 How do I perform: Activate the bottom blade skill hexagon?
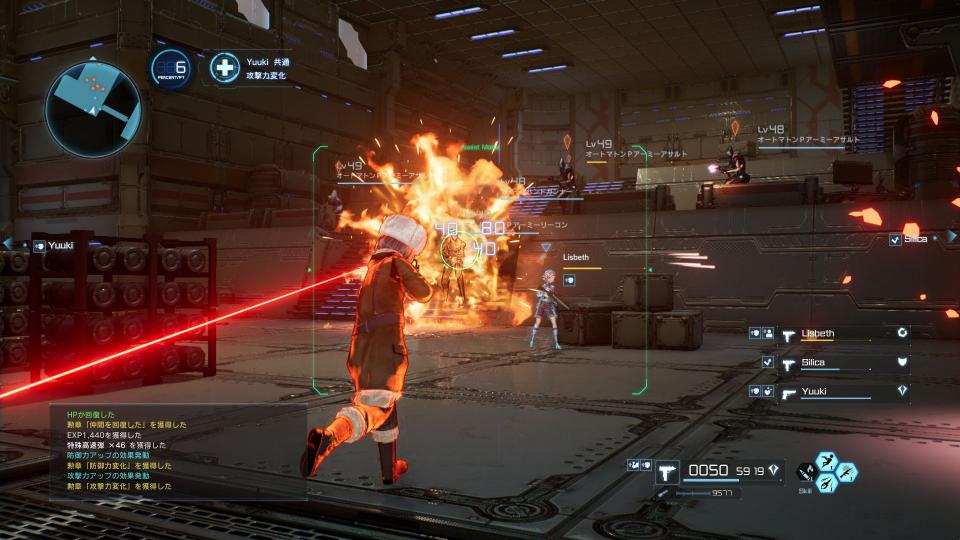pos(827,482)
